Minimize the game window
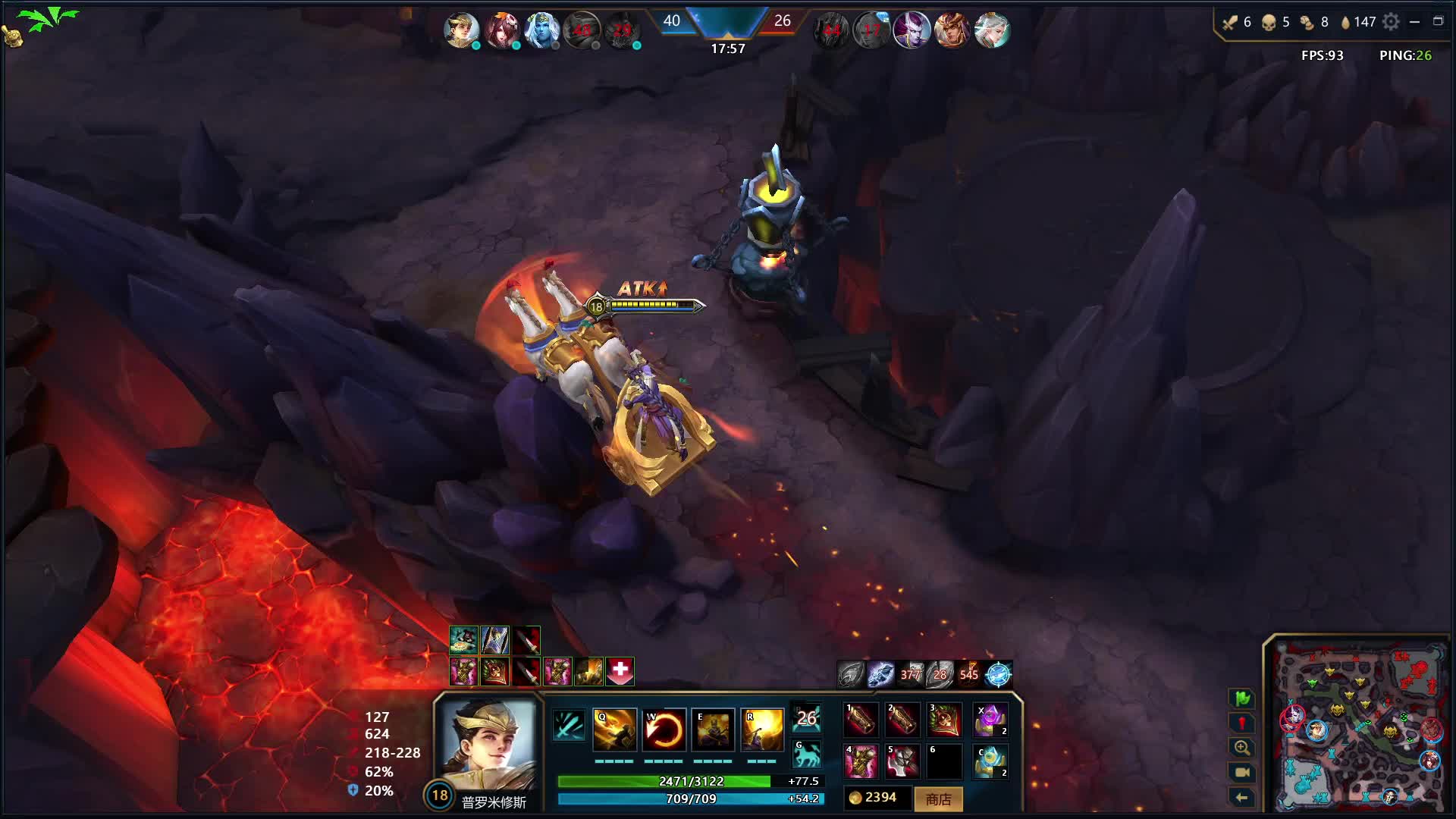 (x=1414, y=22)
